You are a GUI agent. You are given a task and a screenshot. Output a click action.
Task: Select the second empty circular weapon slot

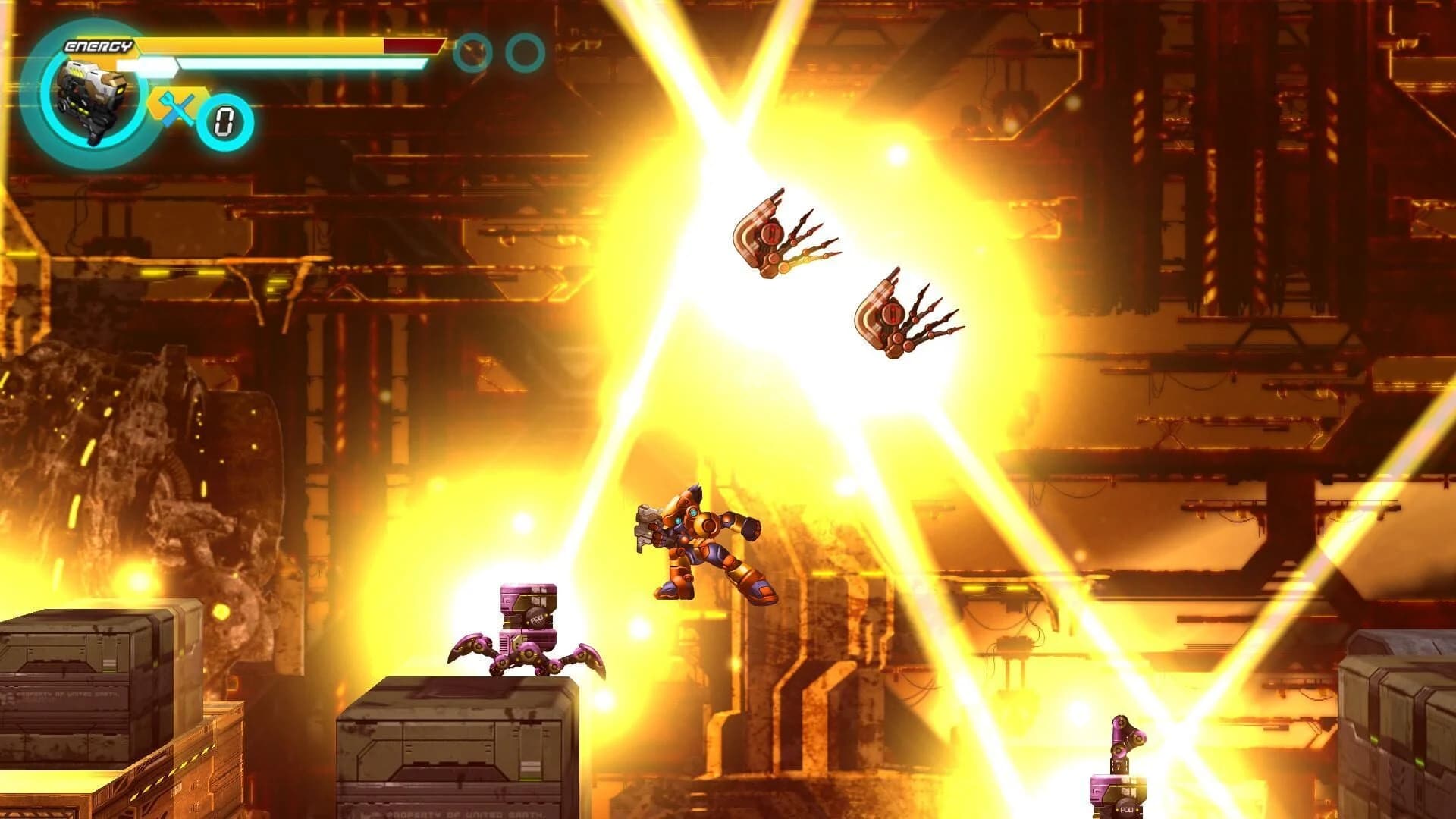pos(526,52)
